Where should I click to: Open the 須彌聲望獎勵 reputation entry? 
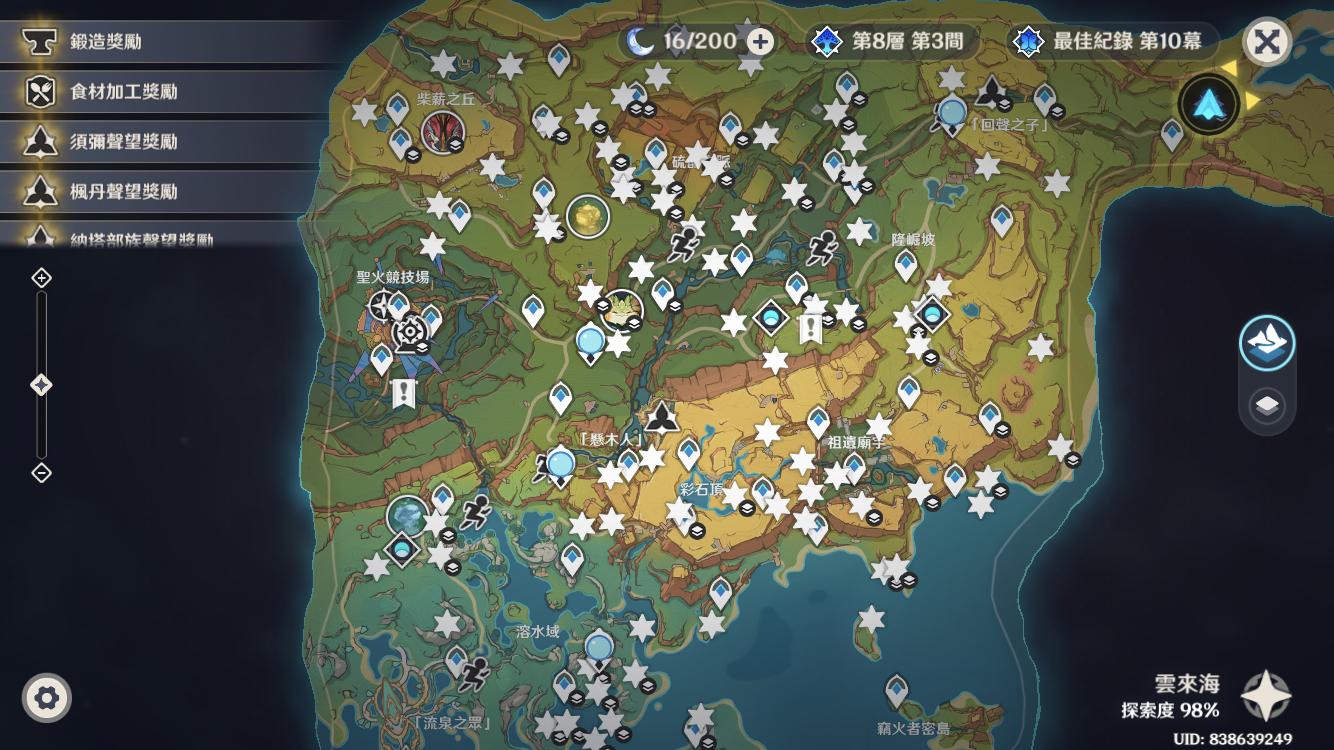pyautogui.click(x=123, y=142)
